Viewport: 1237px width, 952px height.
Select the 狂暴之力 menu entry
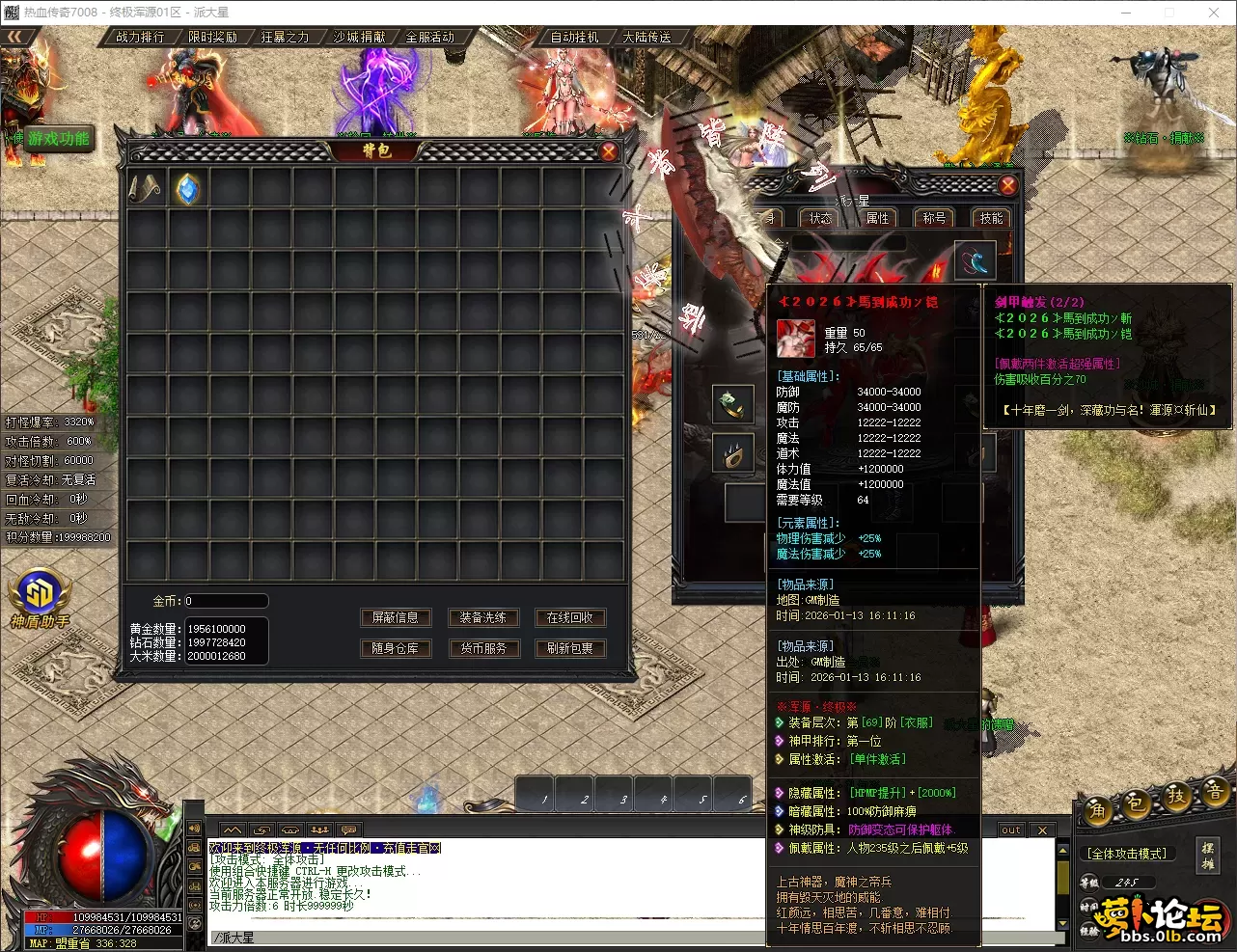click(285, 37)
